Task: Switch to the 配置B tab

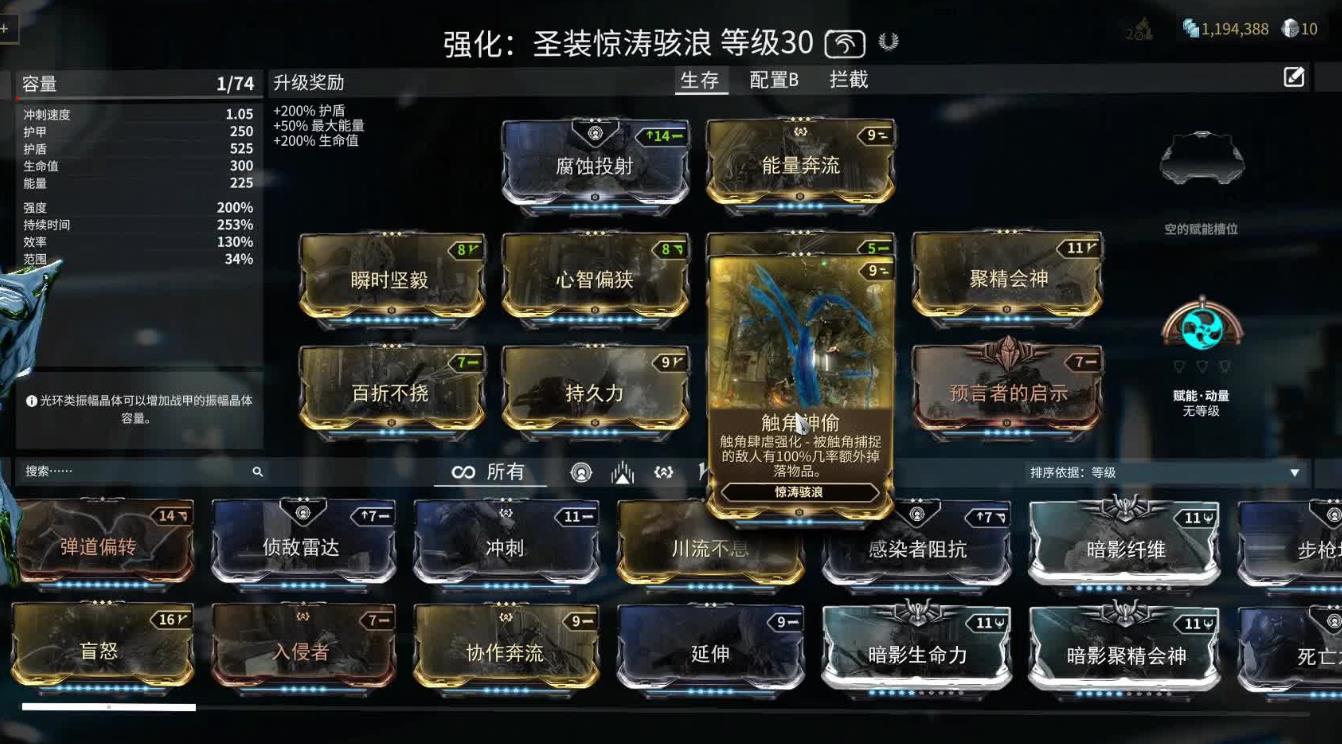Action: click(772, 79)
